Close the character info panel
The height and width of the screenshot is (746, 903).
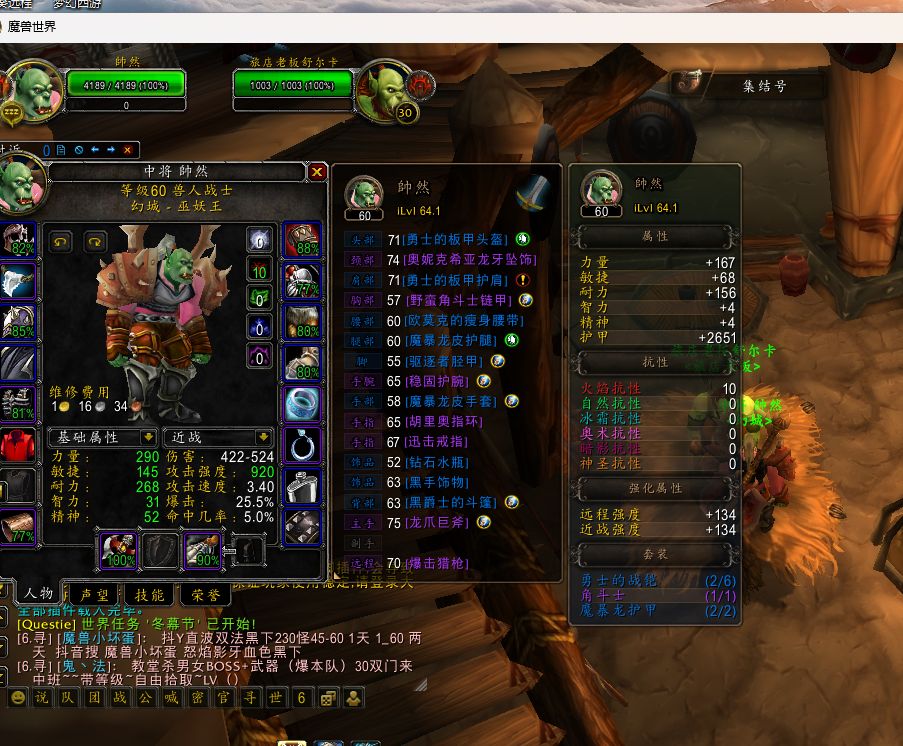point(317,172)
